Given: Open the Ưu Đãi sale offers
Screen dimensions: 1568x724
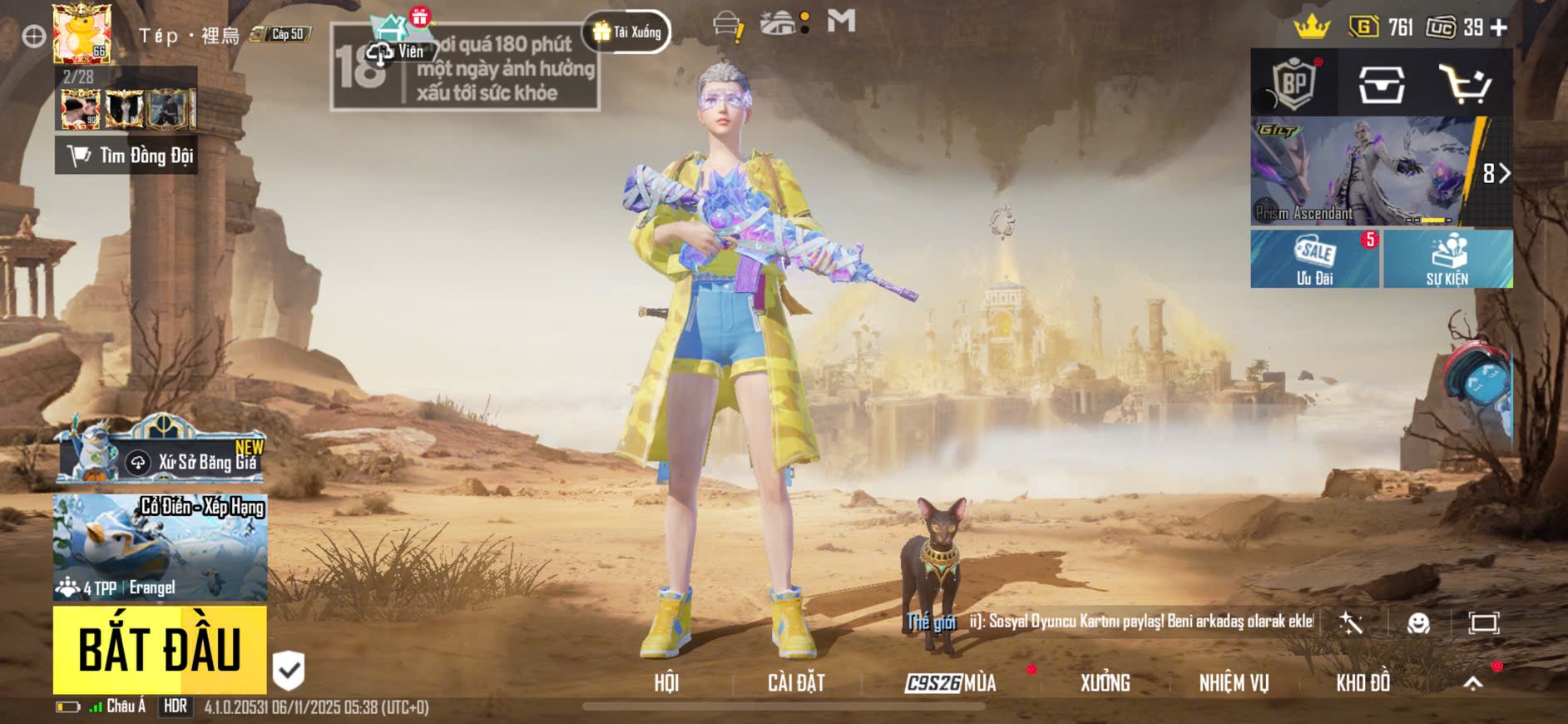Looking at the screenshot, I should 1314,259.
